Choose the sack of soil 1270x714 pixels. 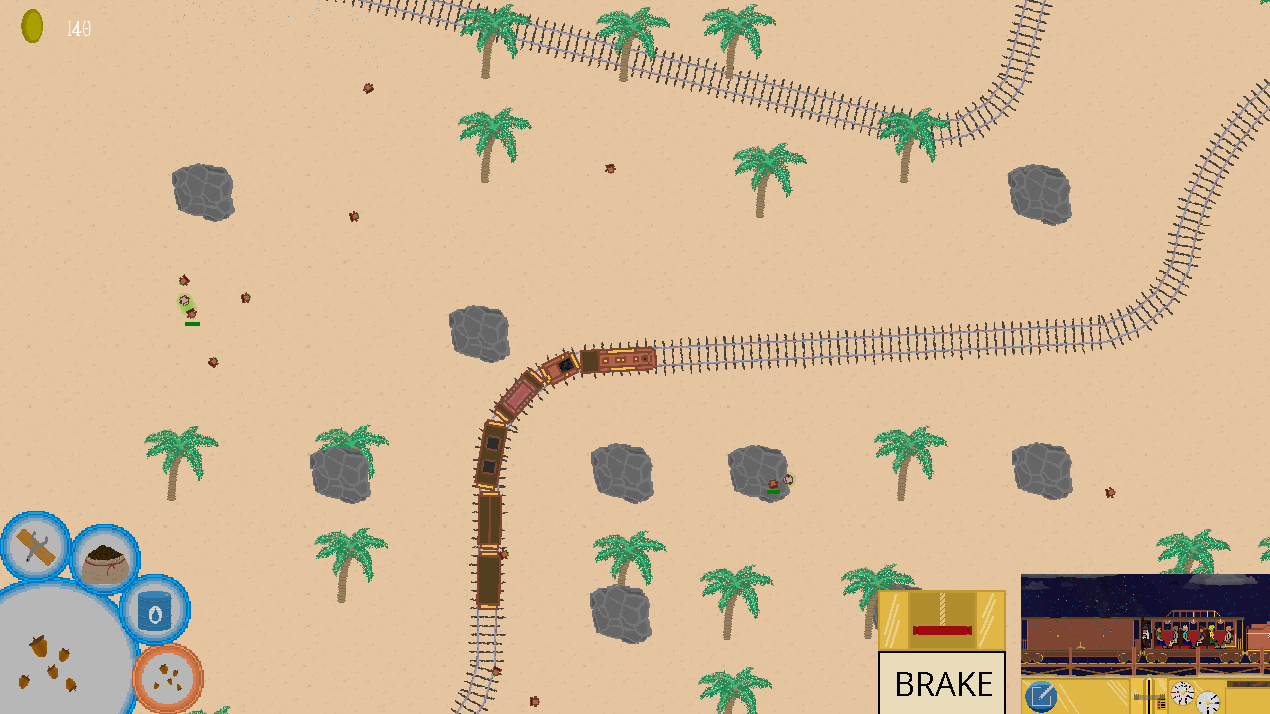point(106,562)
